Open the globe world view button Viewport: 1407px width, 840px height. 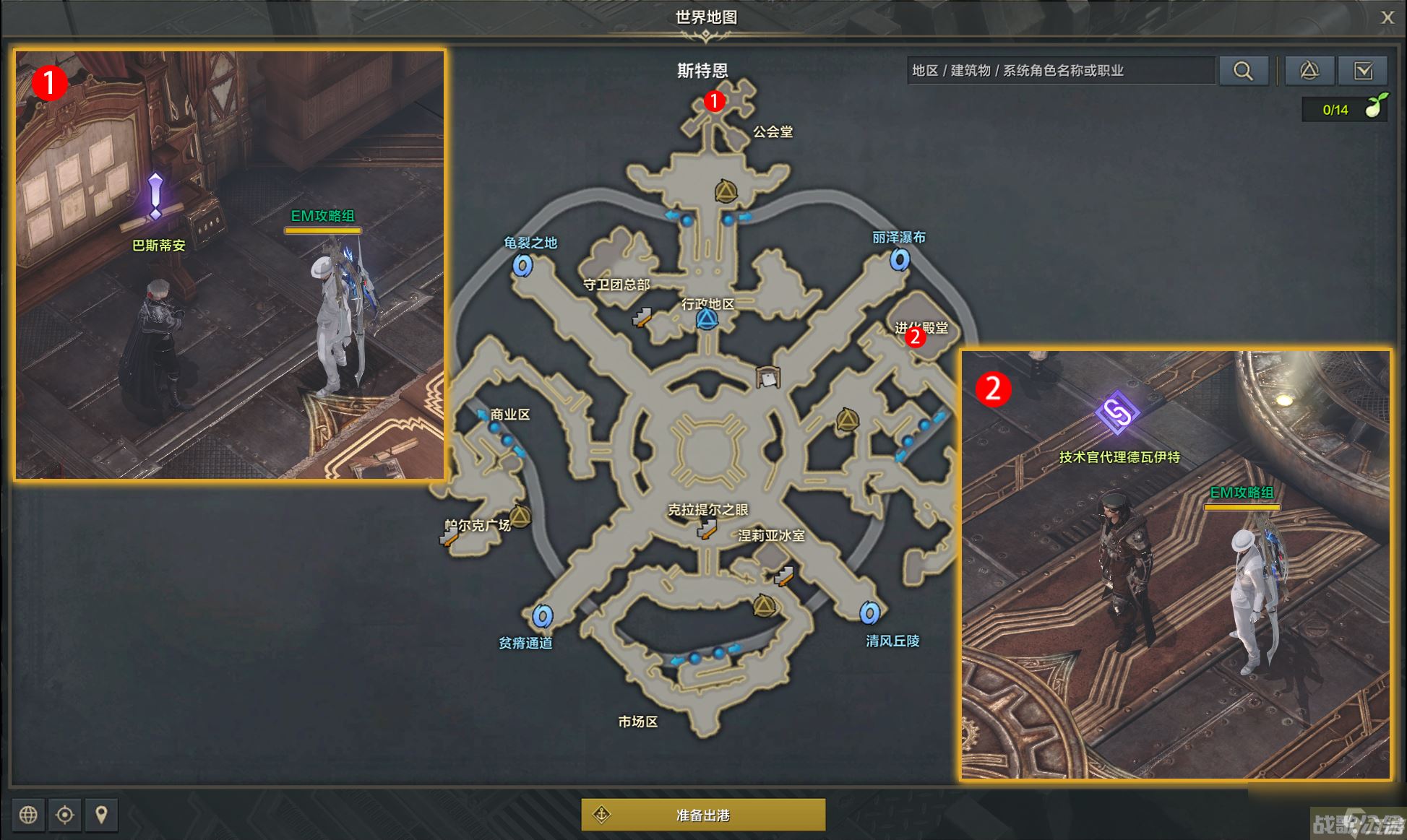[x=28, y=815]
